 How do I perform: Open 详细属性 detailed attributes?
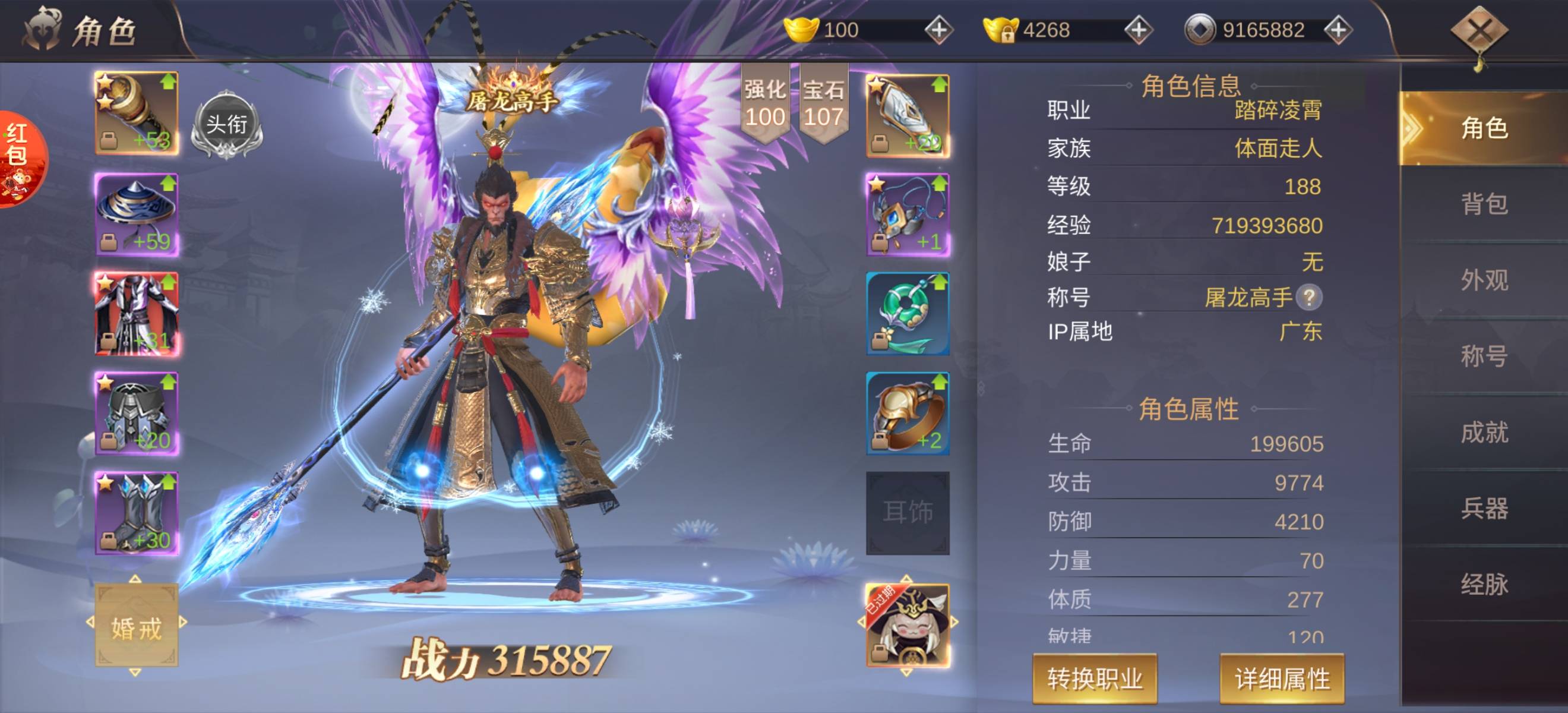tap(1282, 679)
